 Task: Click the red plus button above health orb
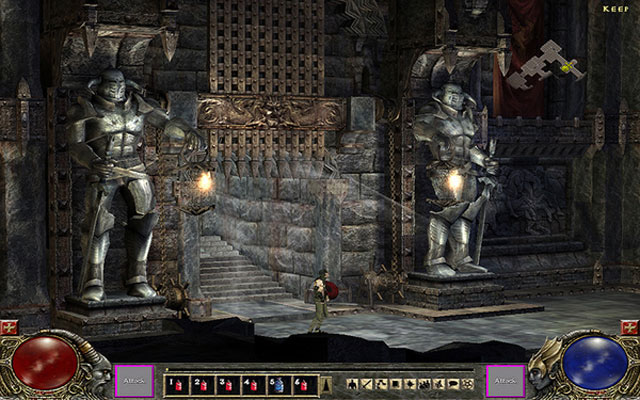[9, 328]
